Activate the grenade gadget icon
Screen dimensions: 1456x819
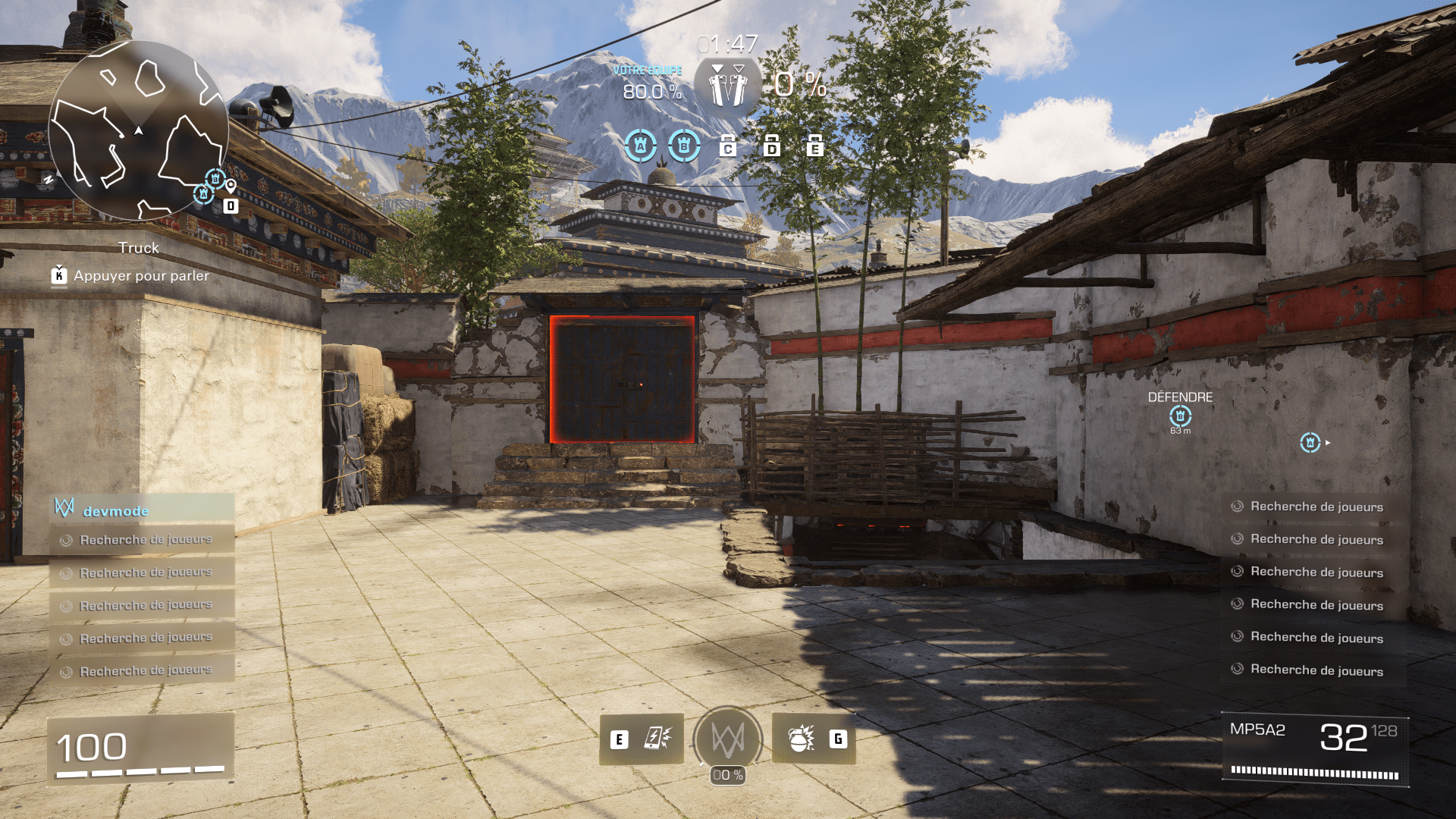coord(801,739)
